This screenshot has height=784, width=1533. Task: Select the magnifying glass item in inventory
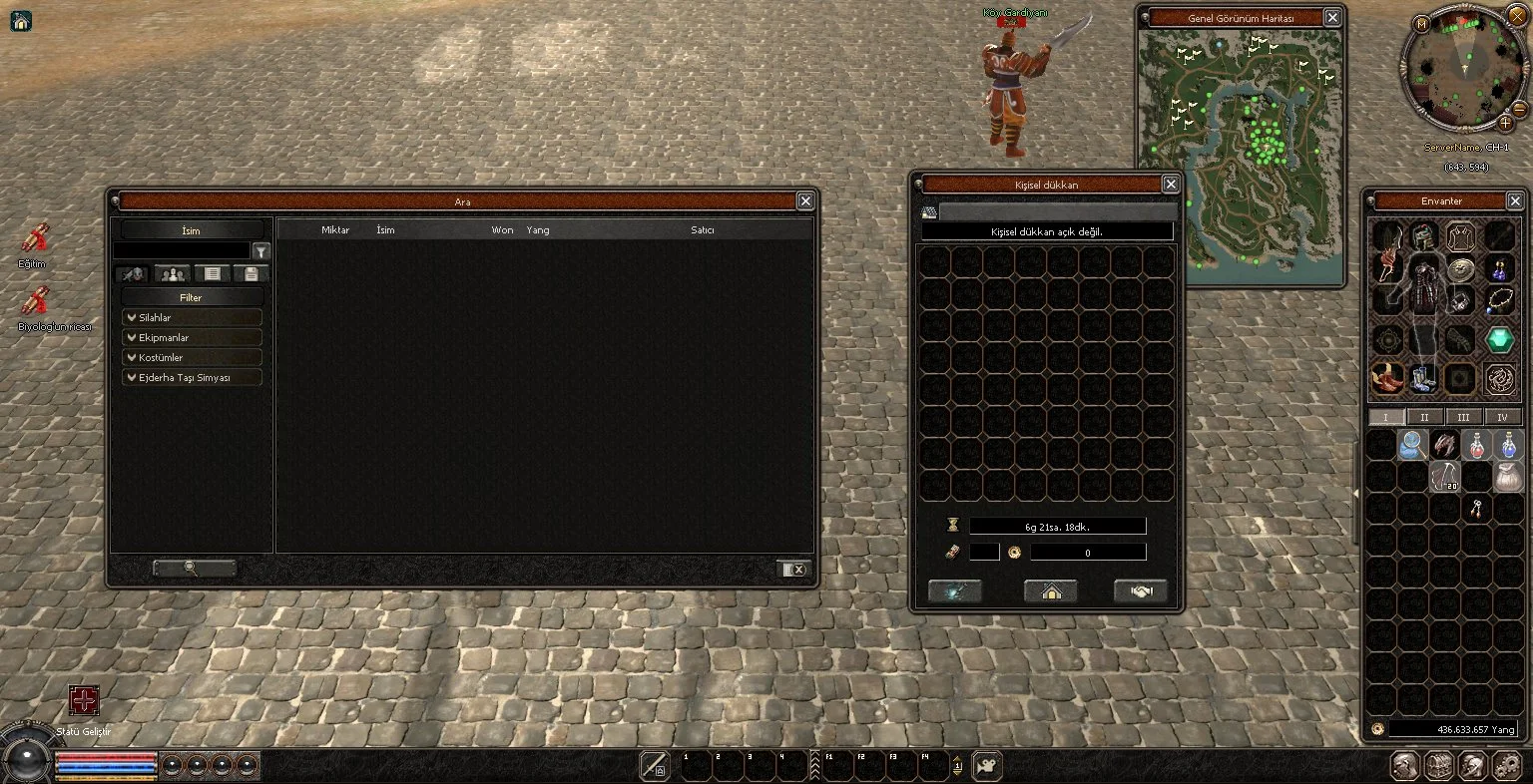pos(1412,445)
